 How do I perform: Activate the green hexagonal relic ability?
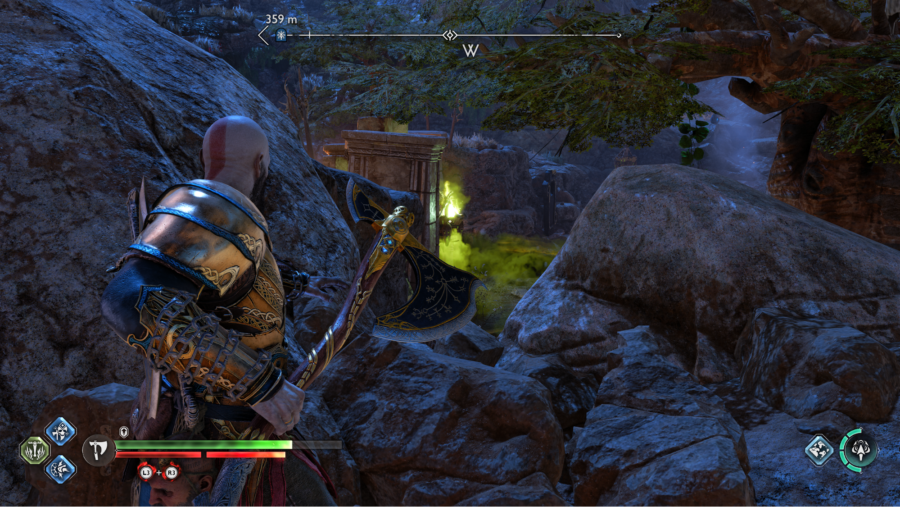click(34, 450)
